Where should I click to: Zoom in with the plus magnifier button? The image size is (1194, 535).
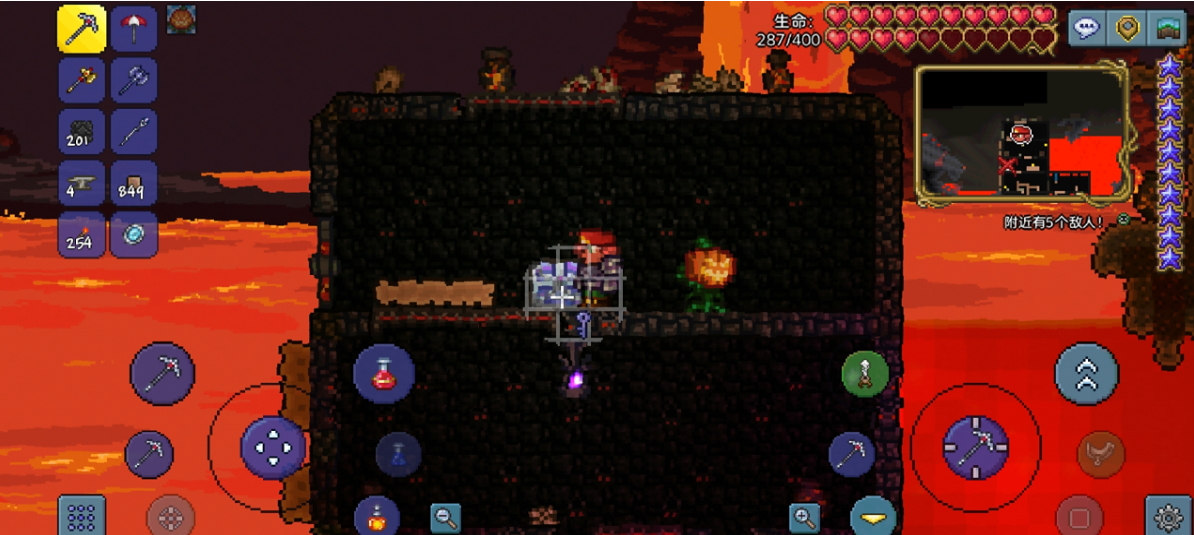pyautogui.click(x=805, y=517)
